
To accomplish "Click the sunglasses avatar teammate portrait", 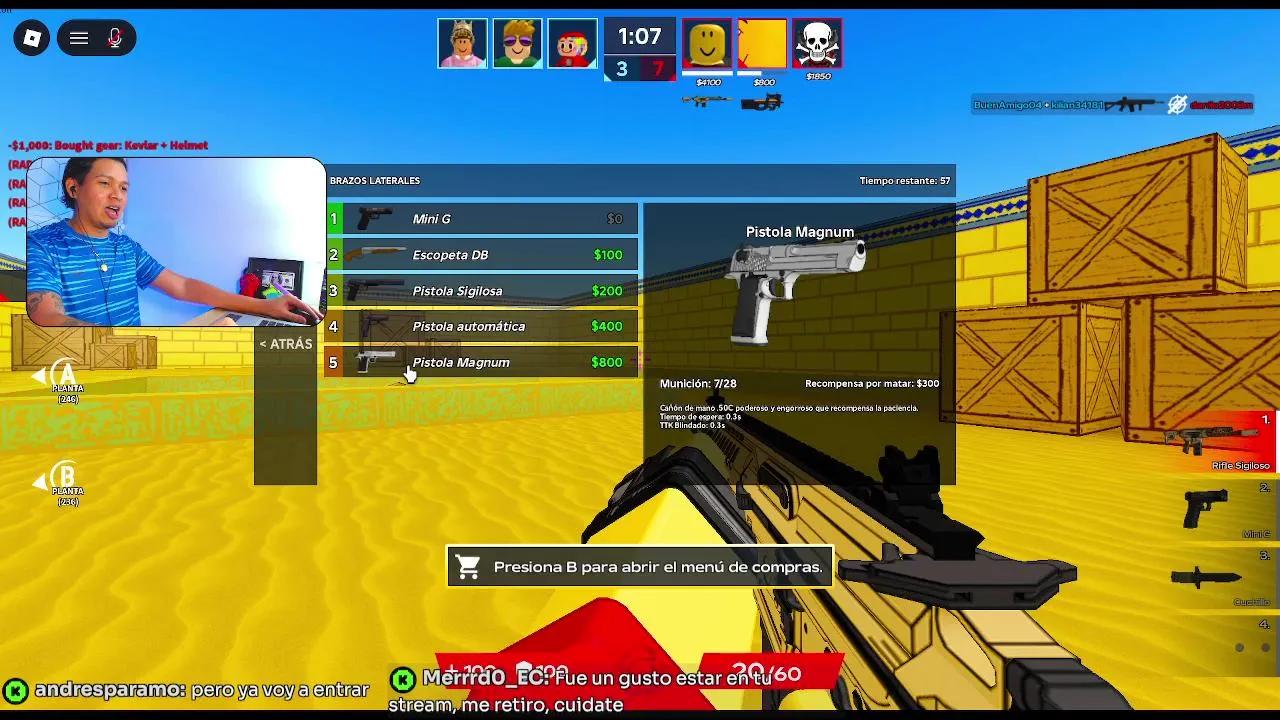I will pos(517,42).
